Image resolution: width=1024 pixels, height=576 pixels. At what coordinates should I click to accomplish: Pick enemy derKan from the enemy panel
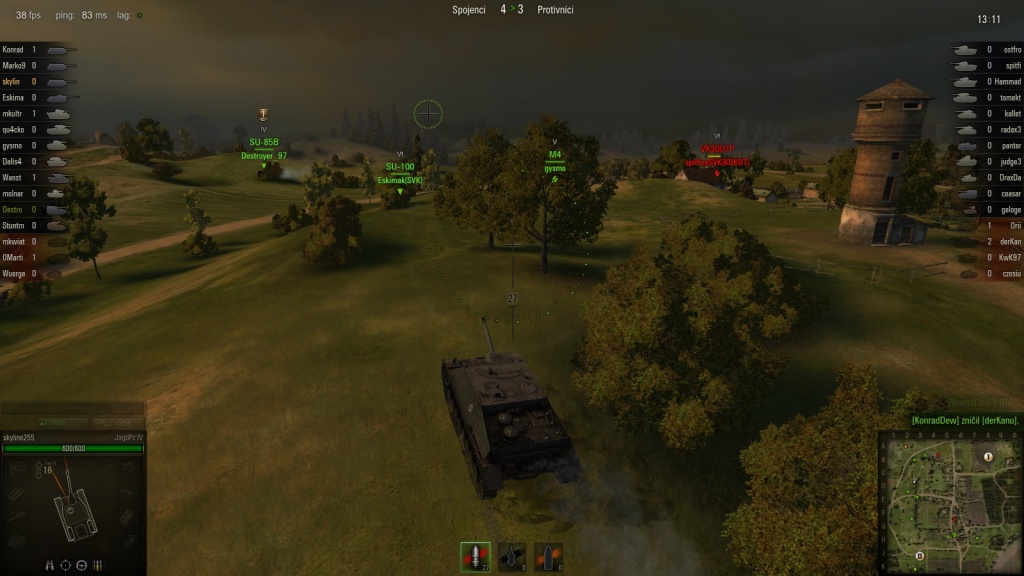[x=1008, y=241]
